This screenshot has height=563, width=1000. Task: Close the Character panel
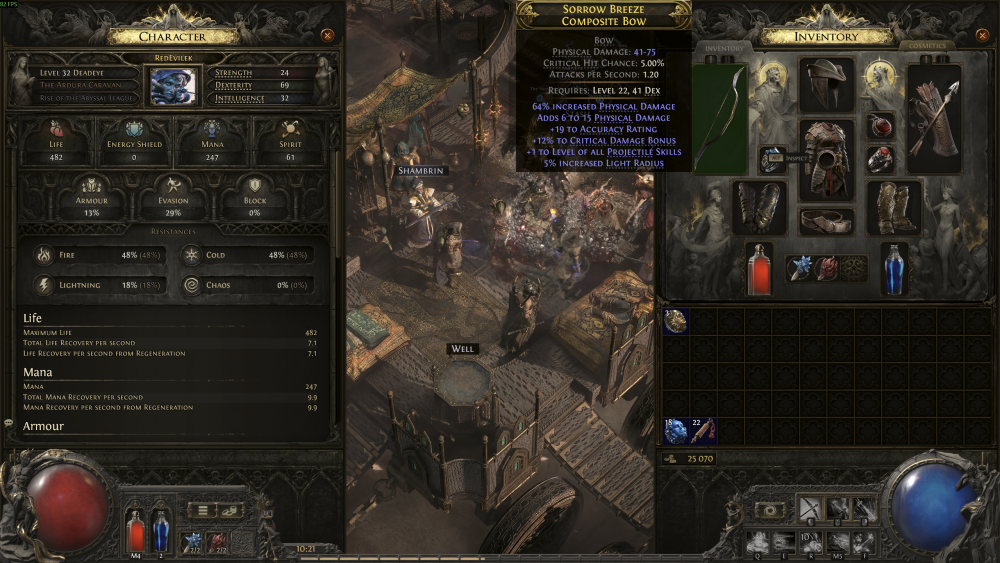pyautogui.click(x=327, y=36)
